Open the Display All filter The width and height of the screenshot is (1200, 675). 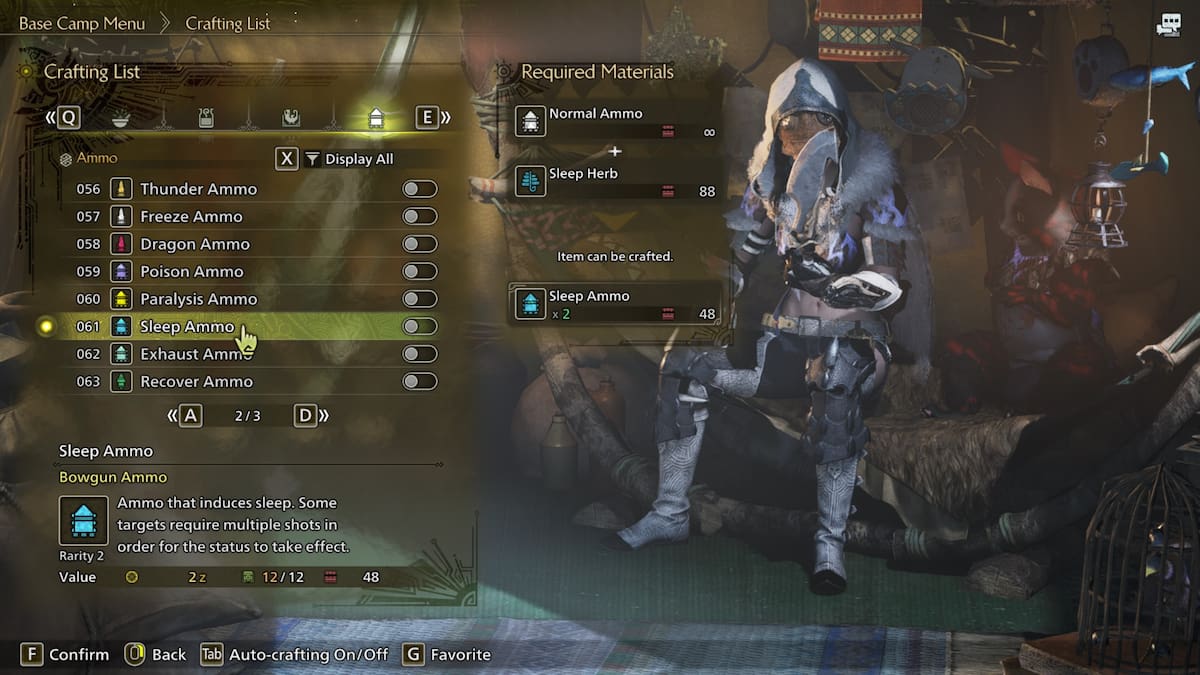point(349,159)
